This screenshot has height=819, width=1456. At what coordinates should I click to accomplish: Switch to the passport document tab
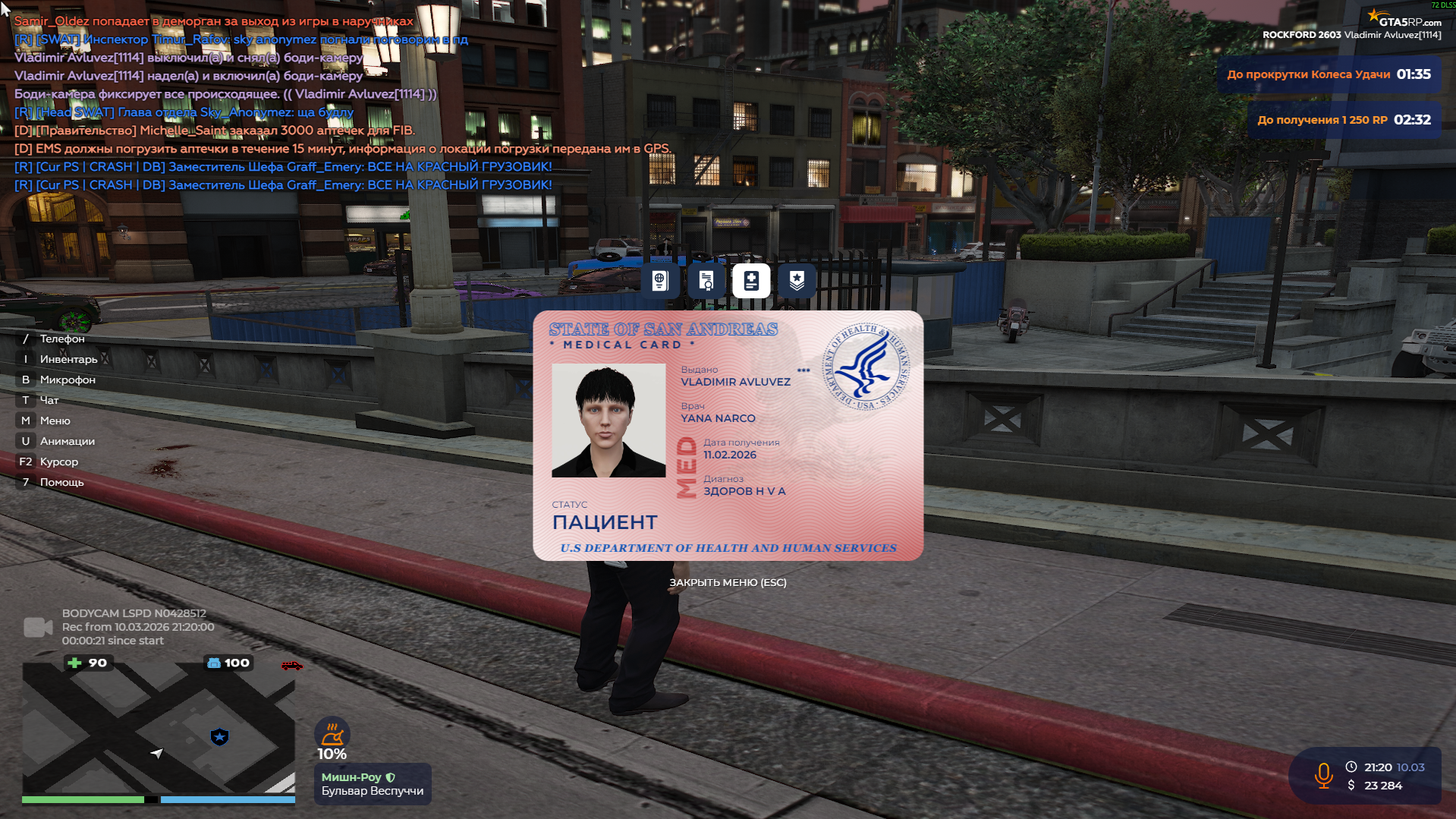659,281
